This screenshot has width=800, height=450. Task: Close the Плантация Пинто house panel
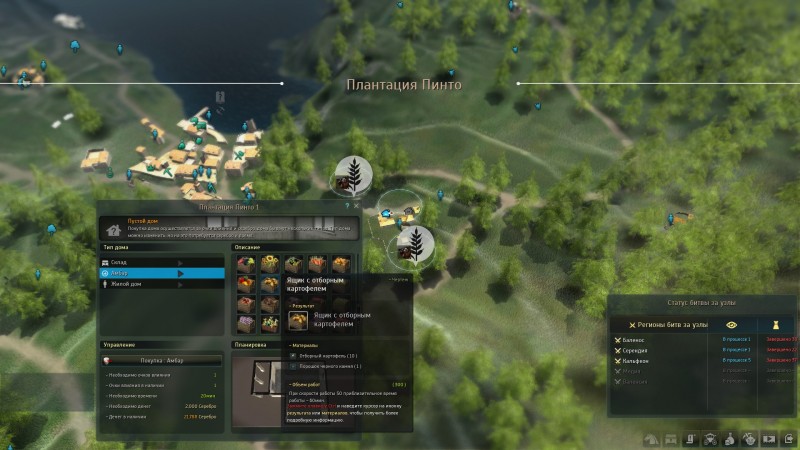tap(356, 205)
